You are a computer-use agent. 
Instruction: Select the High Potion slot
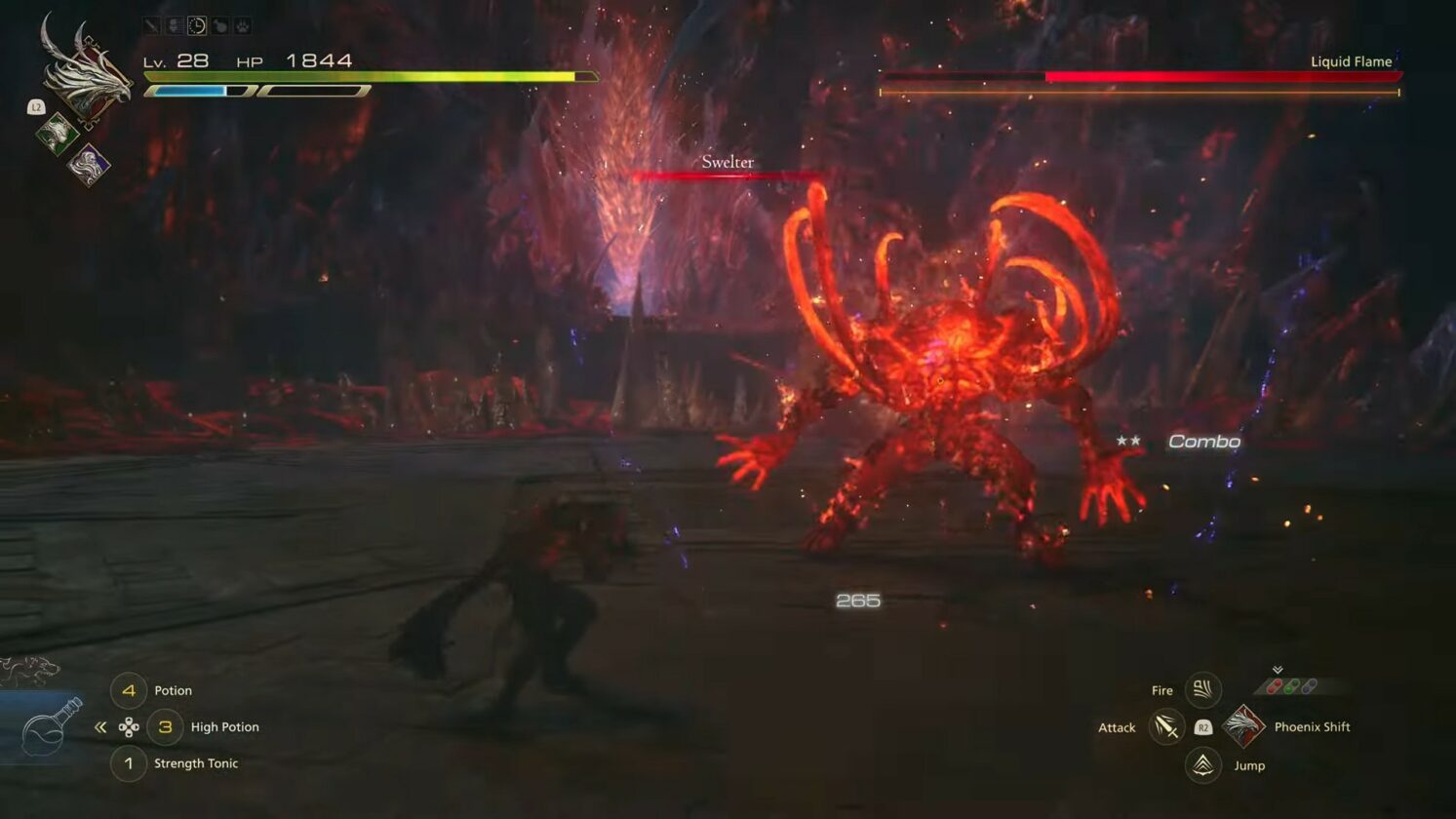[x=165, y=727]
